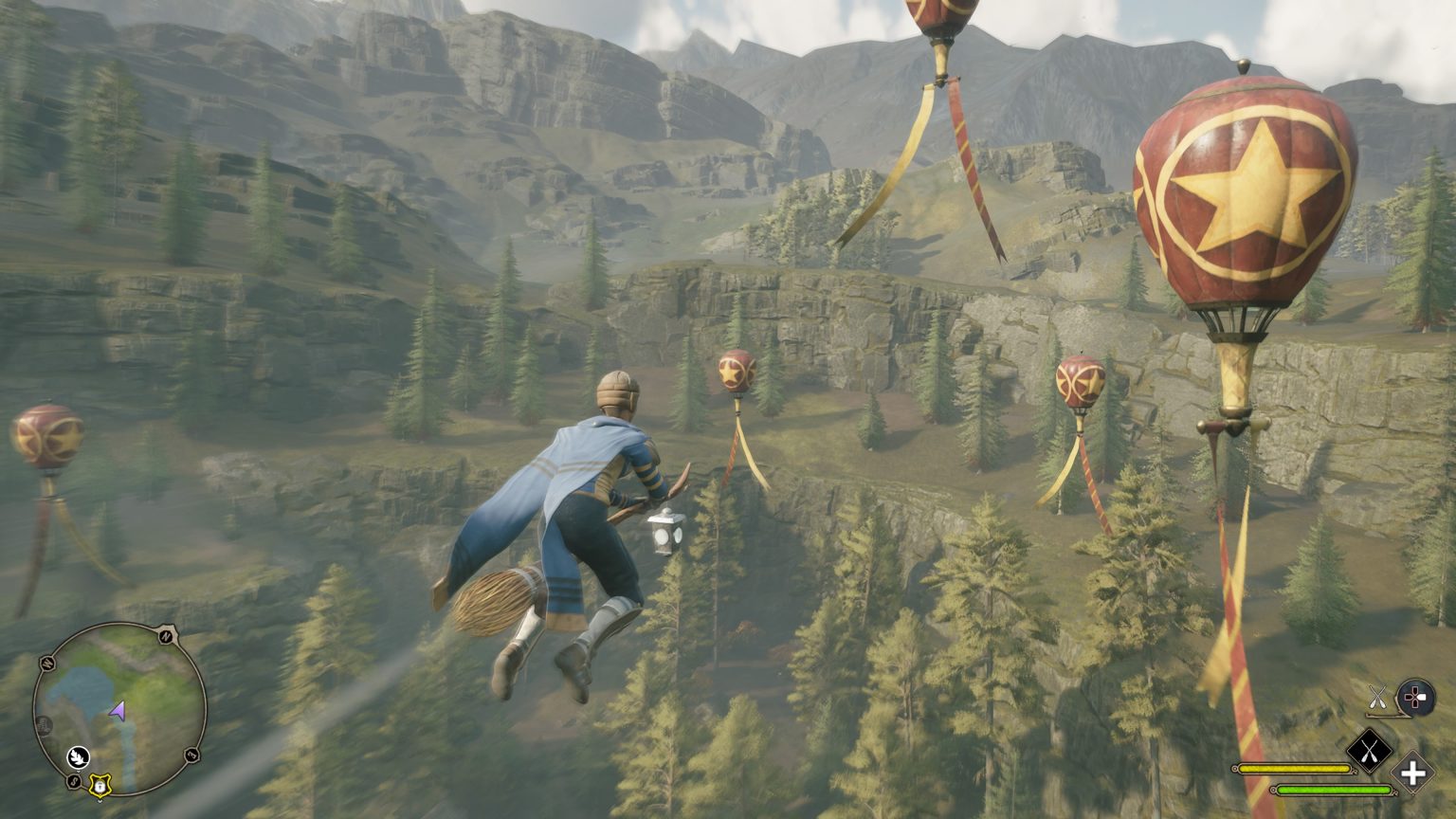Image resolution: width=1456 pixels, height=819 pixels.
Task: Select the plus-shaped potion hotkey icon
Action: click(x=1412, y=773)
